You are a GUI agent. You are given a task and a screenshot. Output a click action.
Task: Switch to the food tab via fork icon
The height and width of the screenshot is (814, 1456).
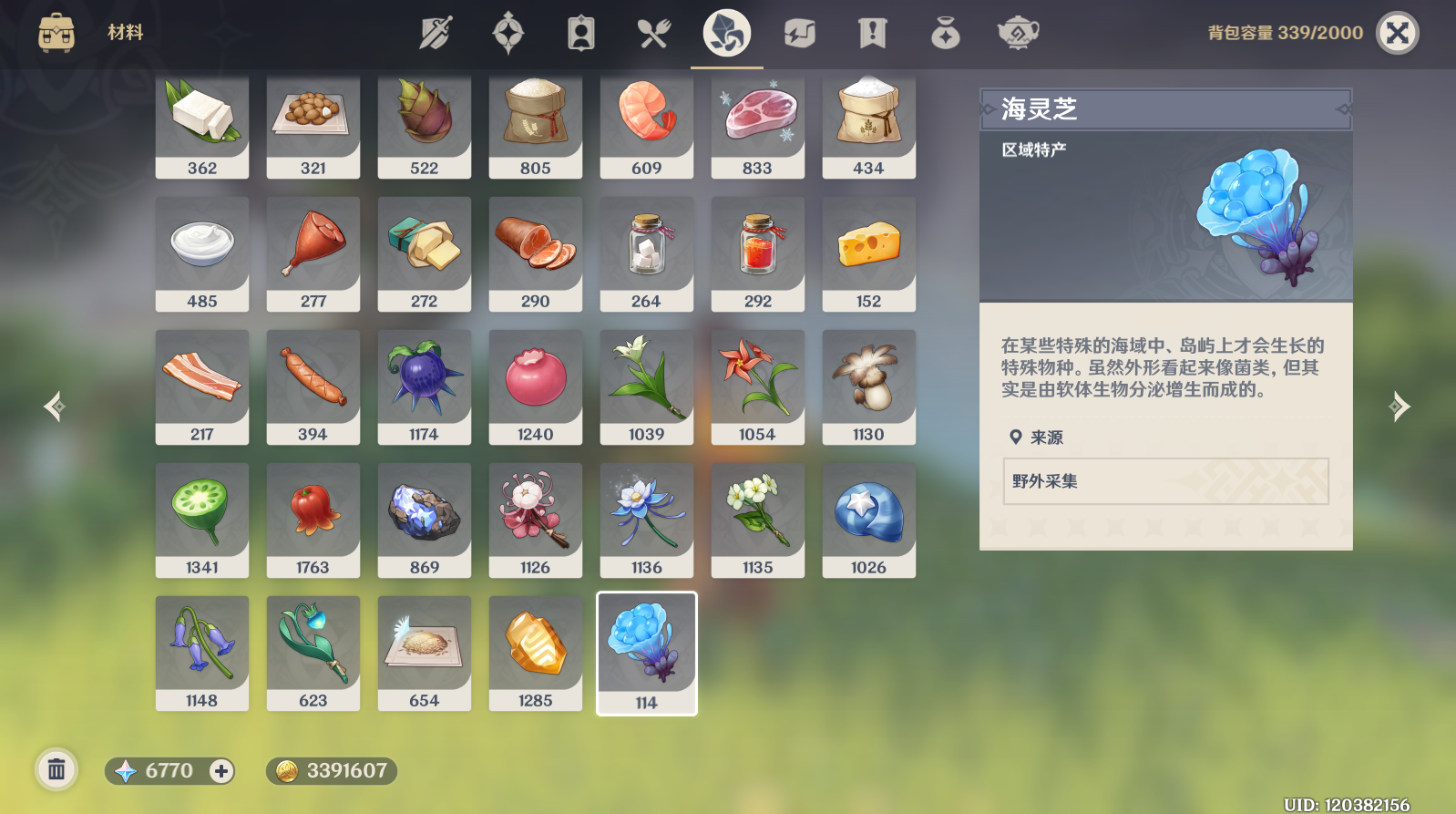click(654, 33)
